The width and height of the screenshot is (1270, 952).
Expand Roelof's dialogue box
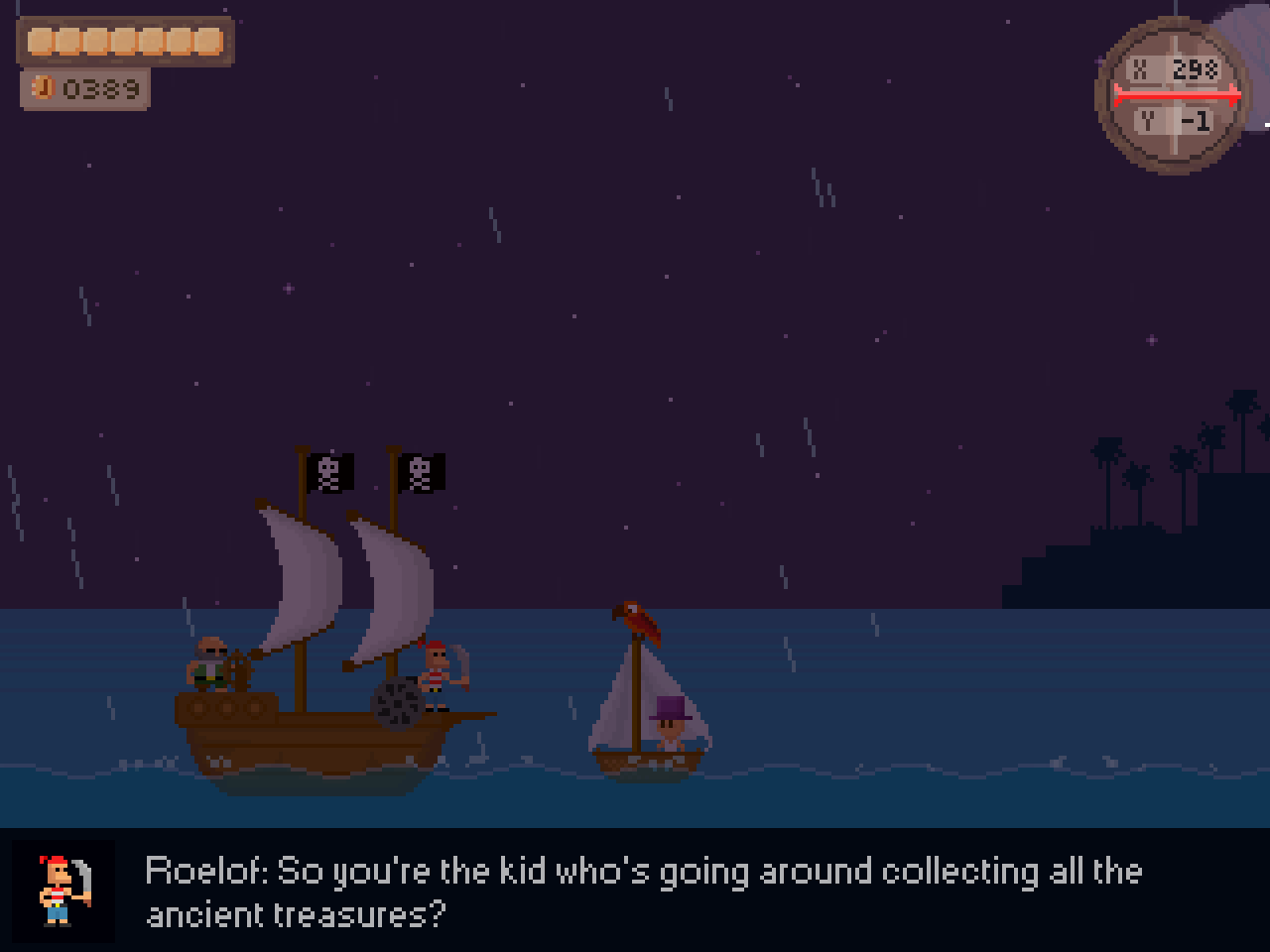(x=635, y=891)
